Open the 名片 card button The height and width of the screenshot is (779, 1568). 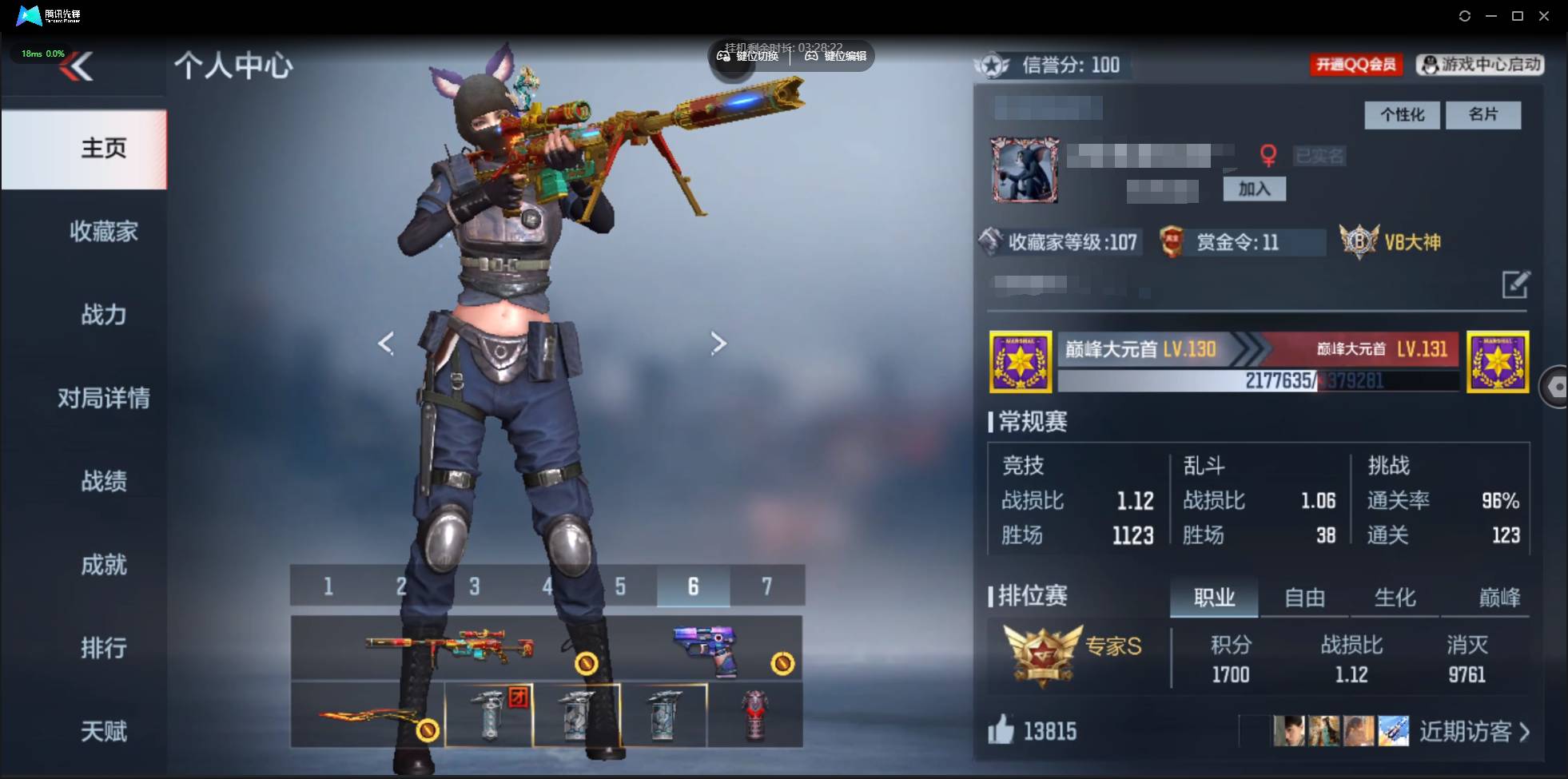(x=1483, y=115)
